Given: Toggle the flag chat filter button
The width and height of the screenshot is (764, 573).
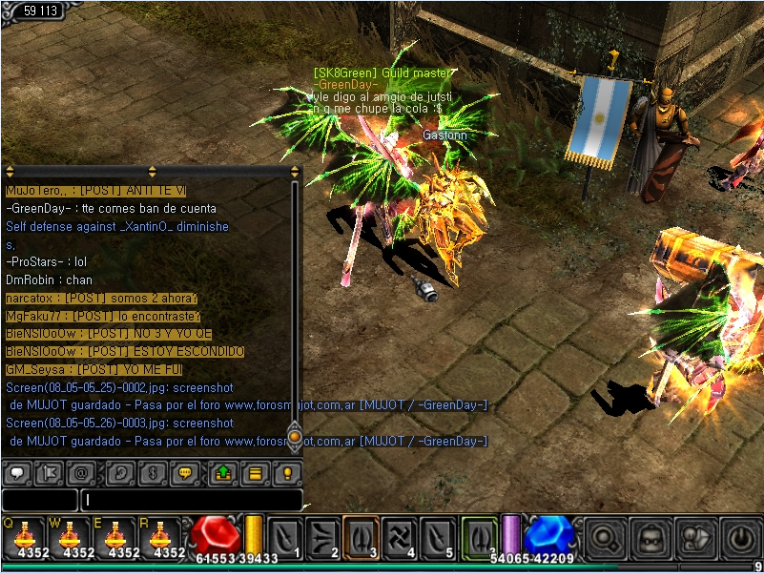Looking at the screenshot, I should [49, 473].
